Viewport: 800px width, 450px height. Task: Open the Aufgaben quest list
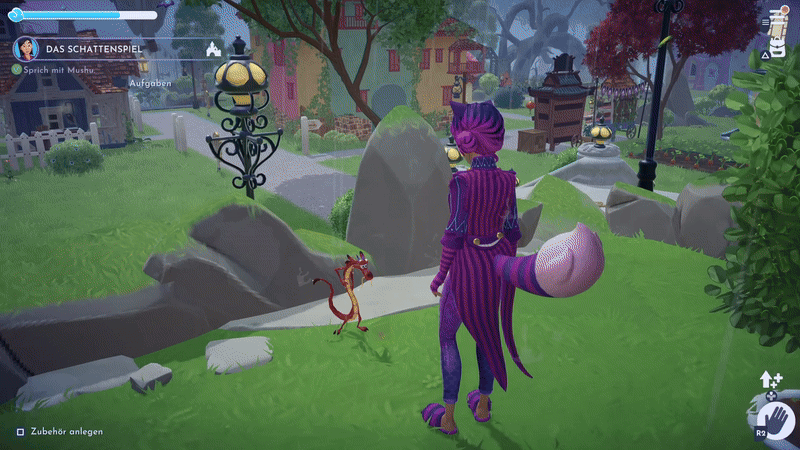(x=148, y=81)
